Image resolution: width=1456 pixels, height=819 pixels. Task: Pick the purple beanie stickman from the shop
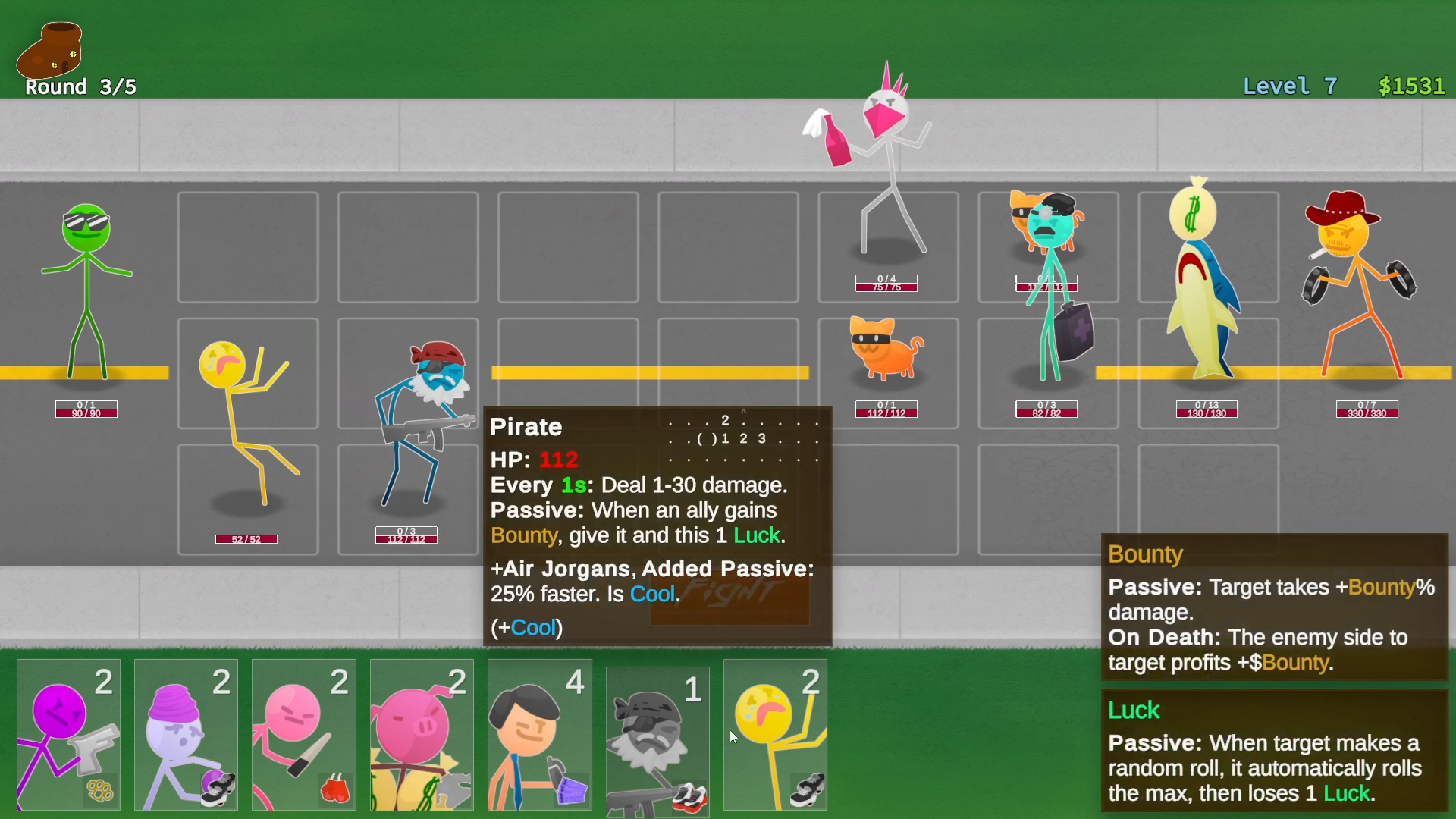[185, 736]
